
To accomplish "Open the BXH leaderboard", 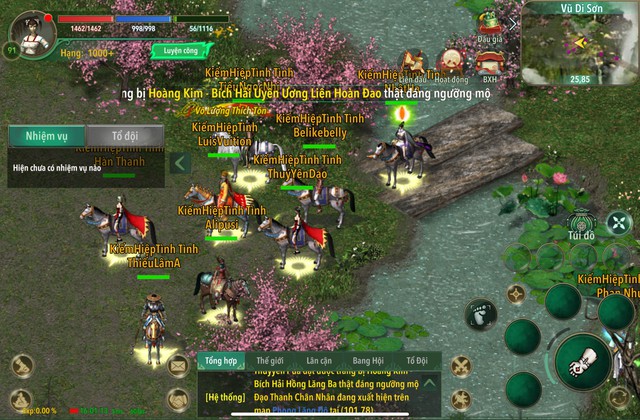I will point(490,63).
